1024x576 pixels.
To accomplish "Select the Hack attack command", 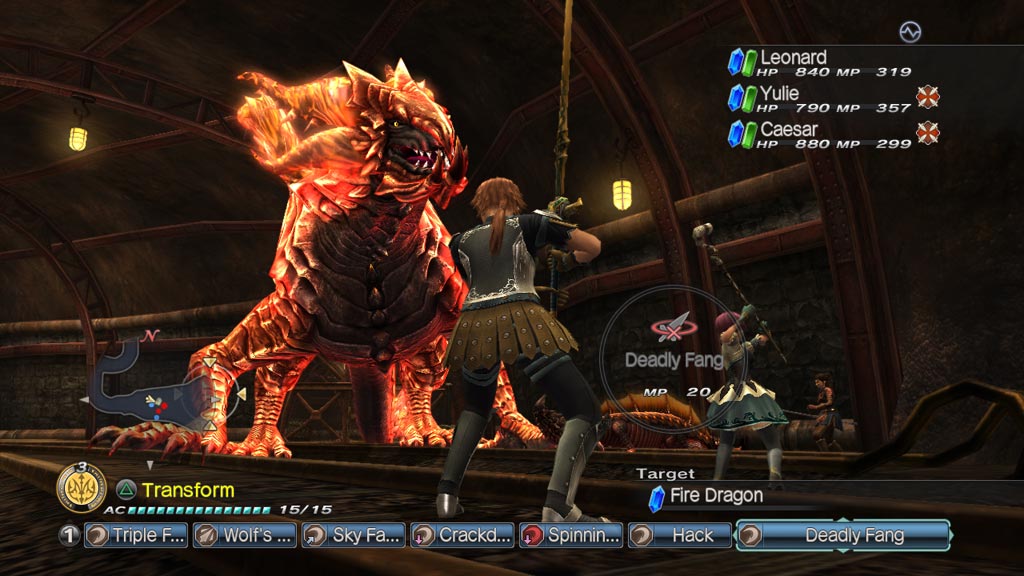I will pos(680,535).
